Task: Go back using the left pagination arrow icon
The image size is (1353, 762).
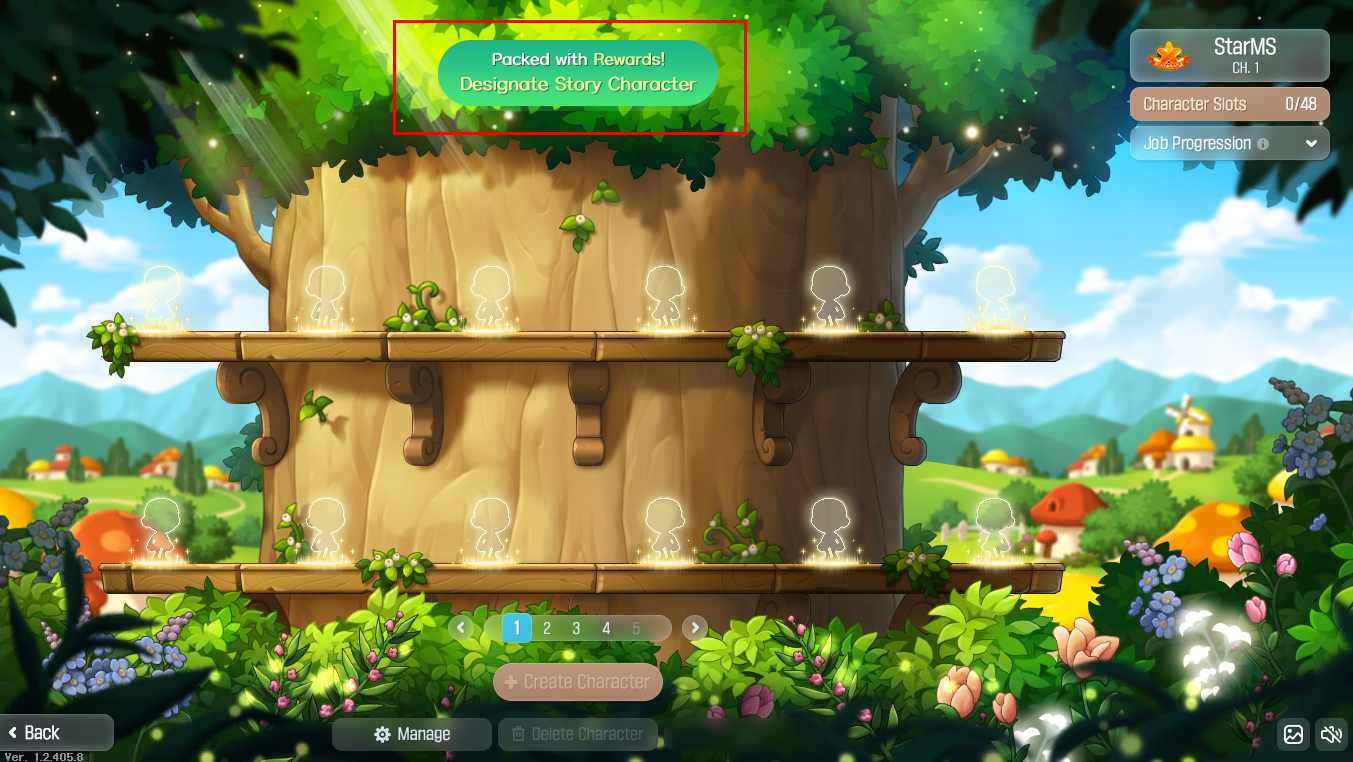Action: [x=461, y=628]
